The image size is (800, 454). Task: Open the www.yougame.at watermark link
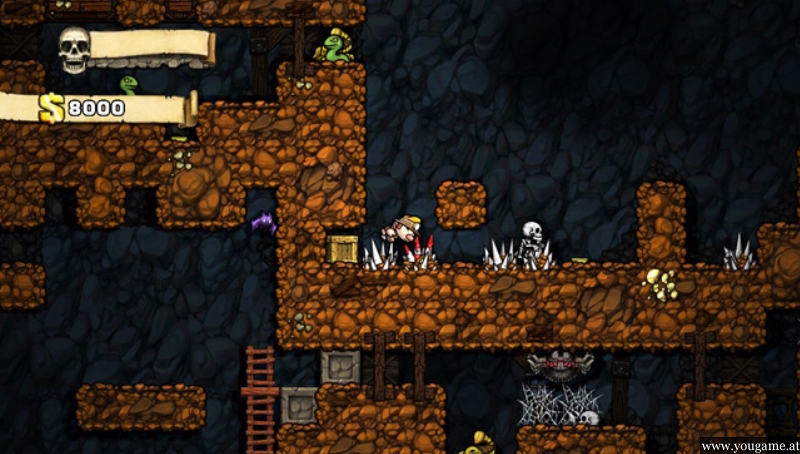point(748,445)
